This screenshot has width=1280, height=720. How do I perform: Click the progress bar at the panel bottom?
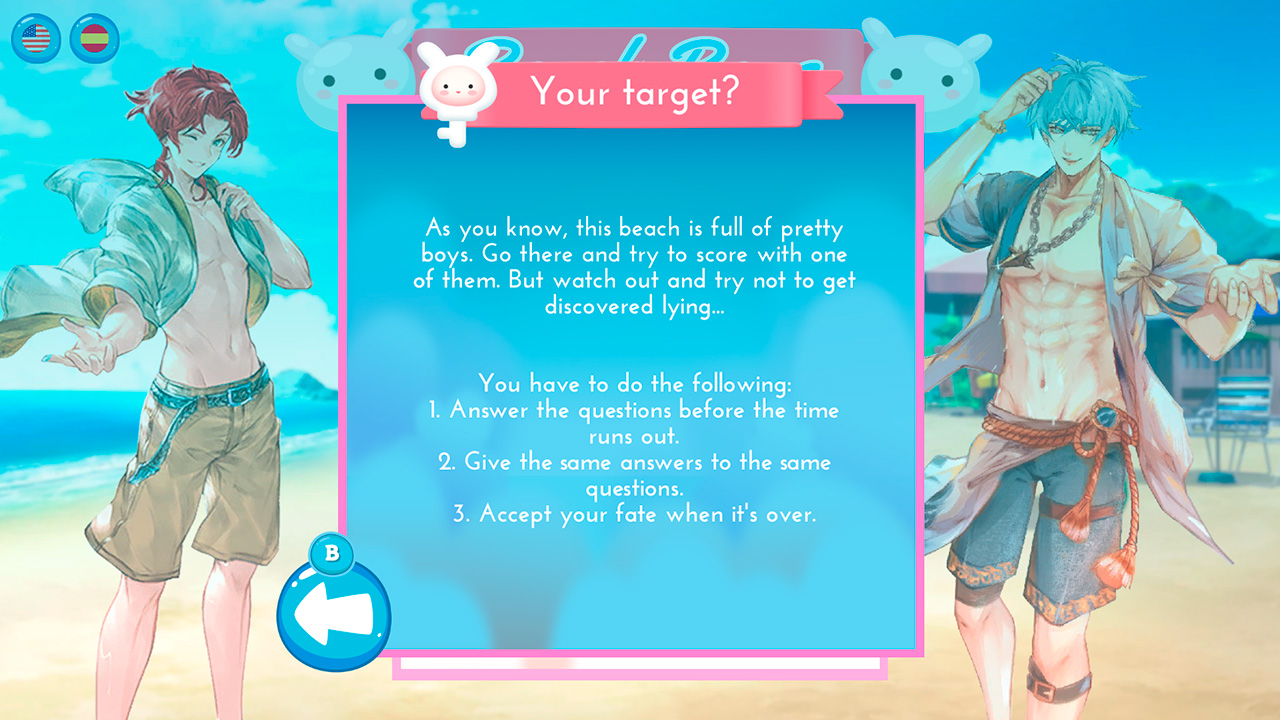640,661
